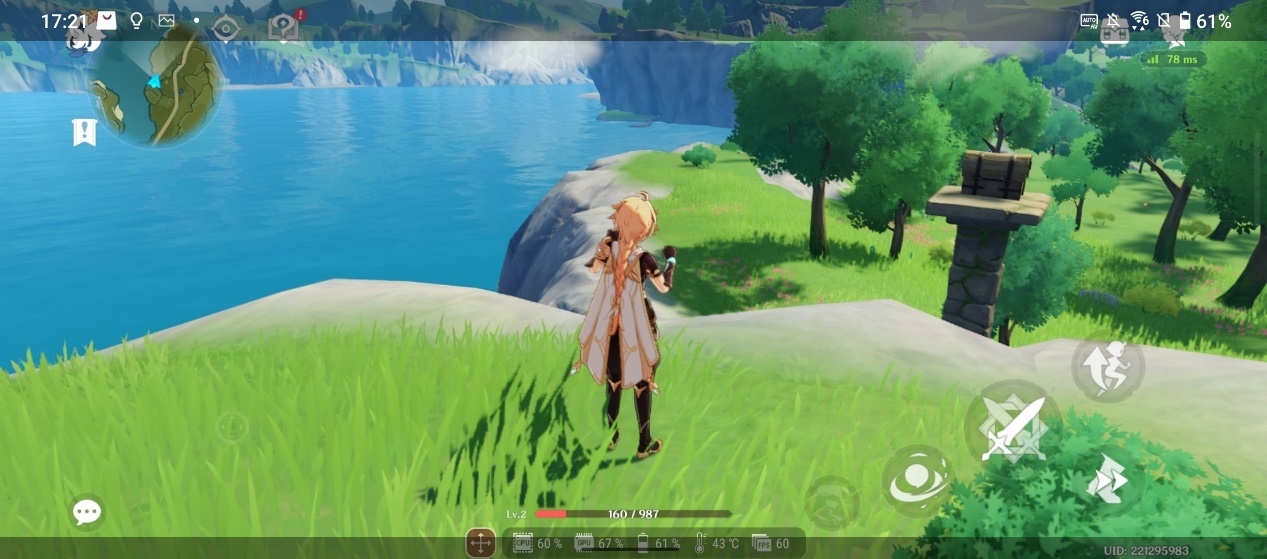Open the character screen icon
This screenshot has height=559, width=1267.
click(x=1175, y=35)
